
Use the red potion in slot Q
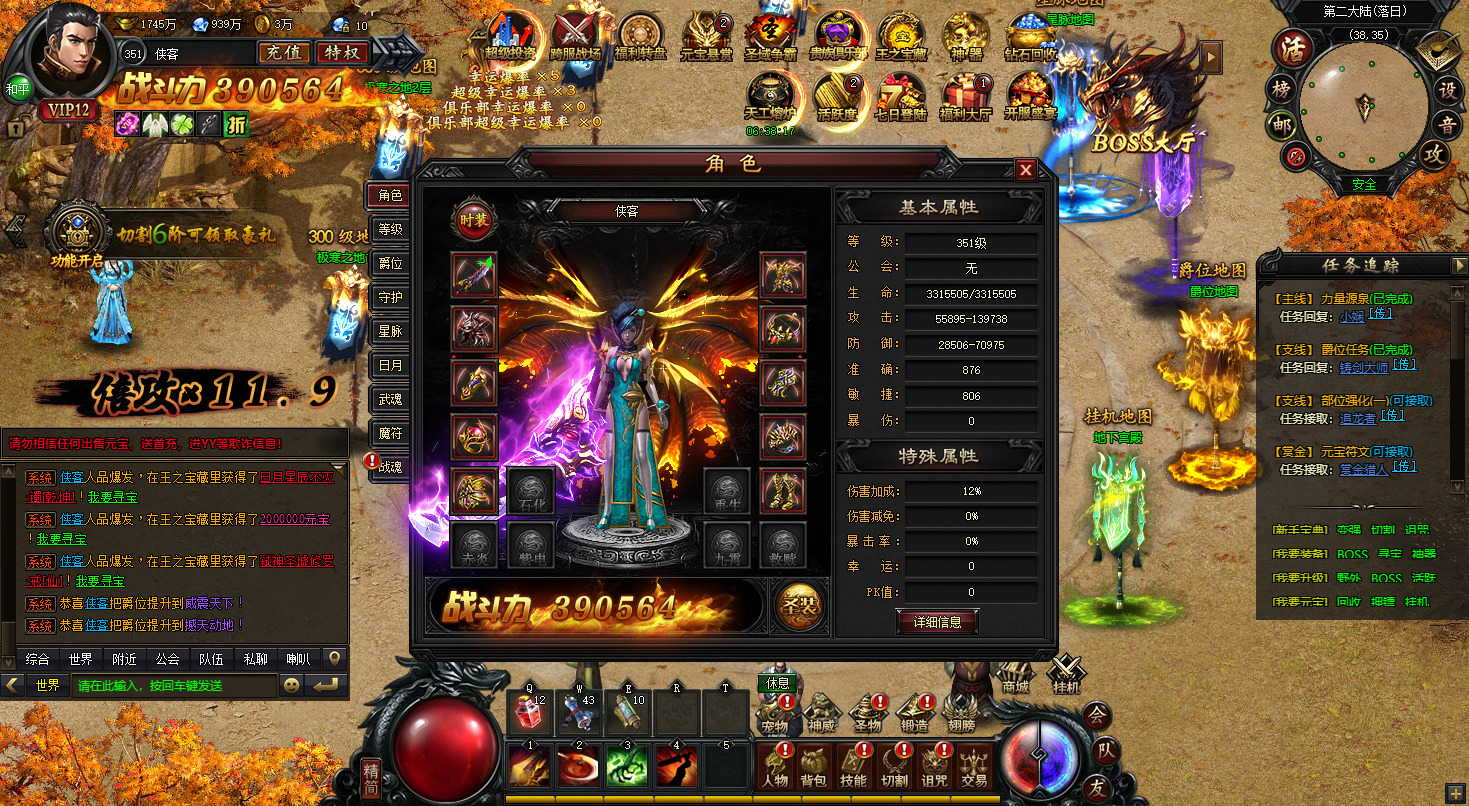529,713
